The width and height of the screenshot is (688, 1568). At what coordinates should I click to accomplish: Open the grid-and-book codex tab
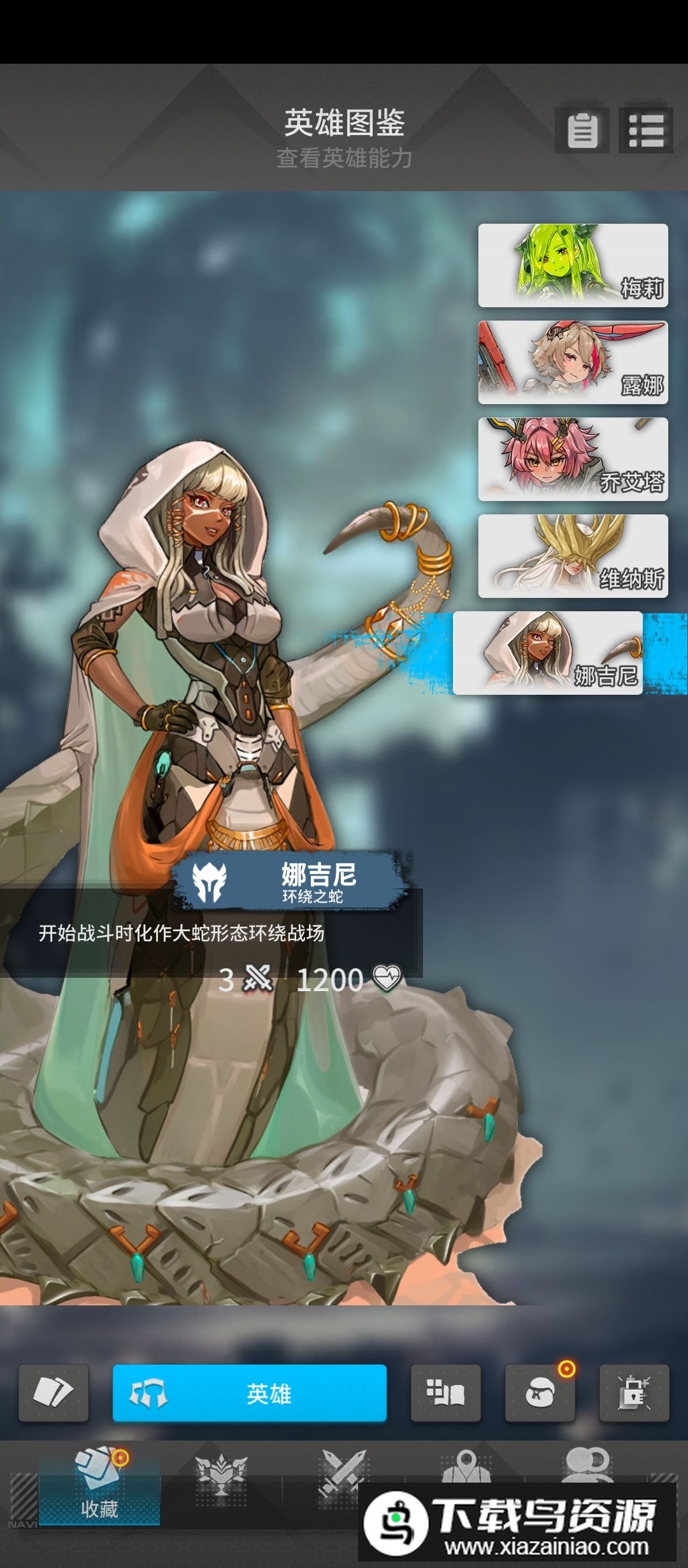click(x=445, y=1393)
